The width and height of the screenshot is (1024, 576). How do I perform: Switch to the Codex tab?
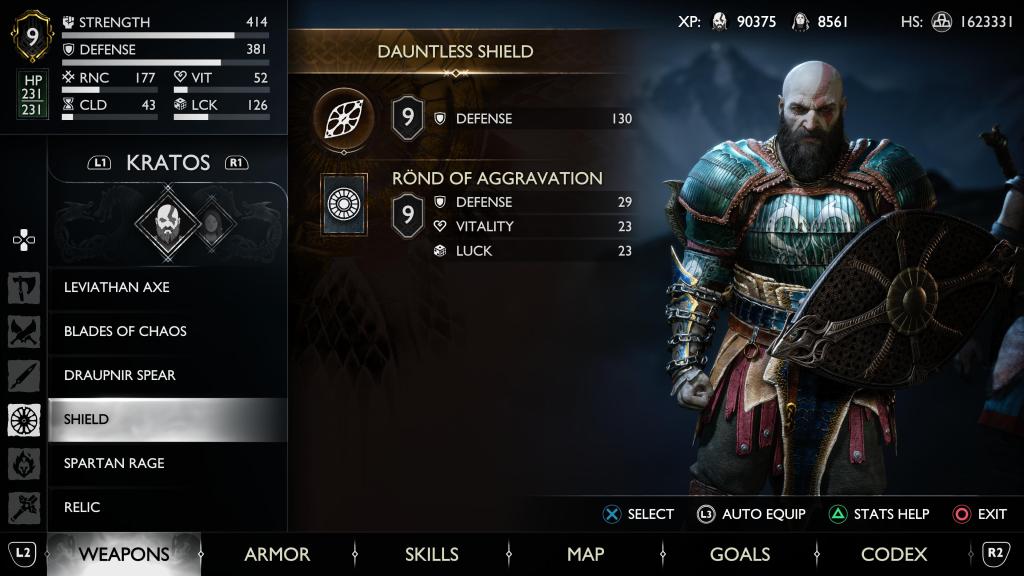(x=894, y=554)
